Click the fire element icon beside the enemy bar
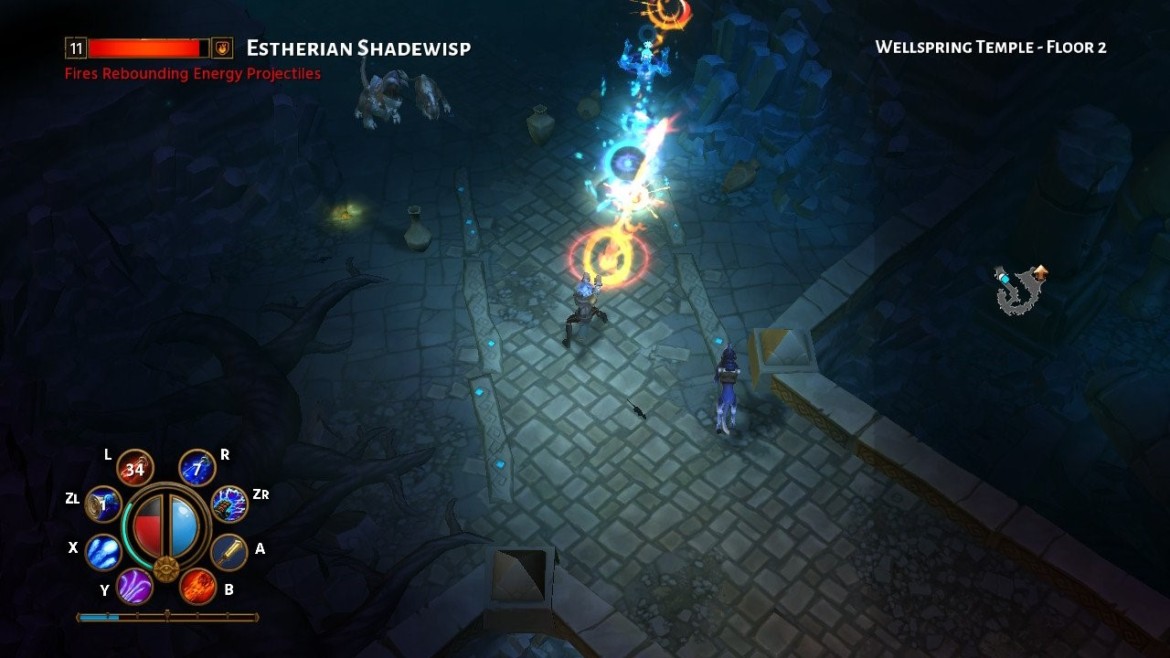This screenshot has width=1170, height=658. tap(223, 47)
